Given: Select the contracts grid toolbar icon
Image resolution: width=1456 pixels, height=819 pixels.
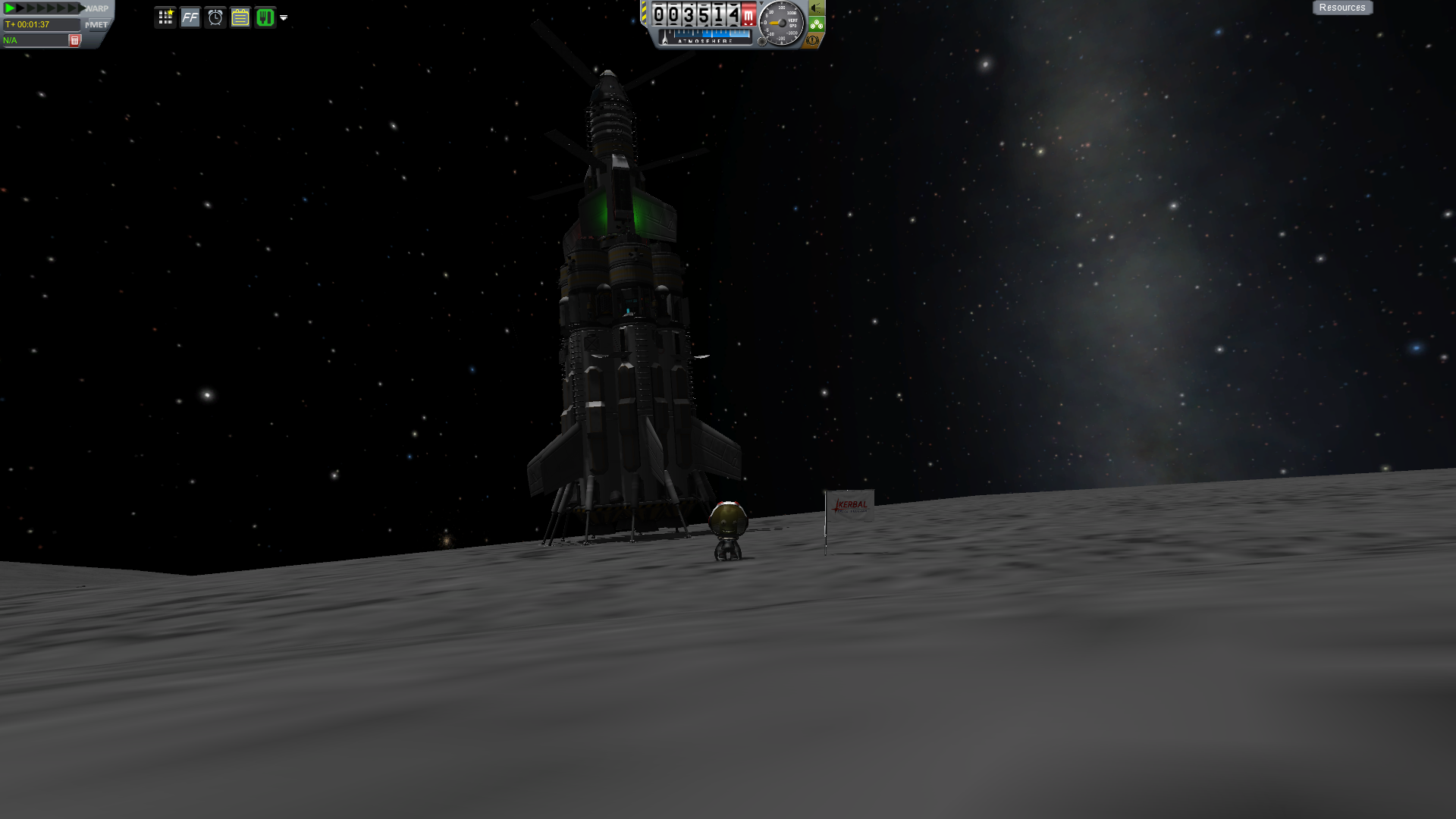Looking at the screenshot, I should 165,17.
